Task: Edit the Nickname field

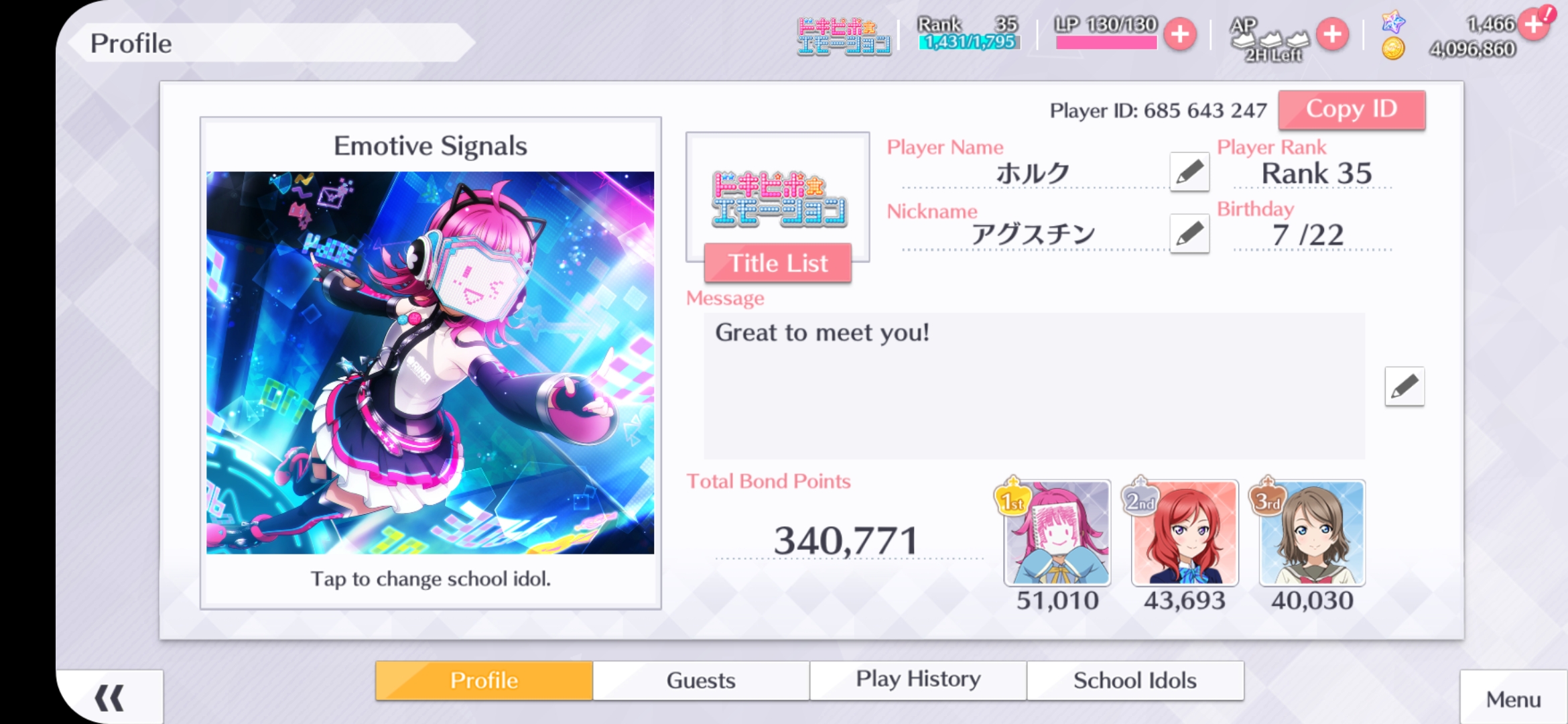Action: (1189, 234)
